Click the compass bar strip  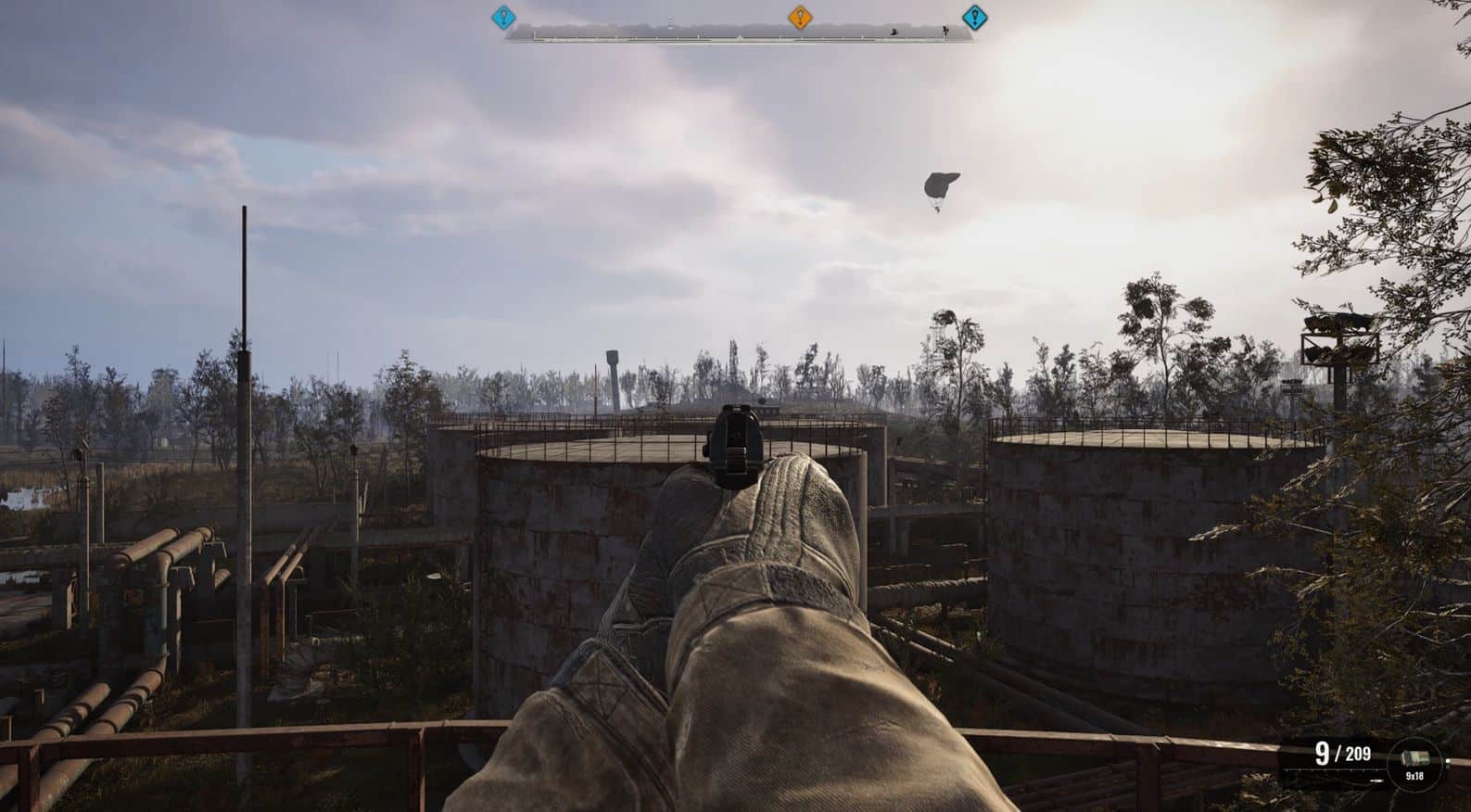tap(739, 34)
